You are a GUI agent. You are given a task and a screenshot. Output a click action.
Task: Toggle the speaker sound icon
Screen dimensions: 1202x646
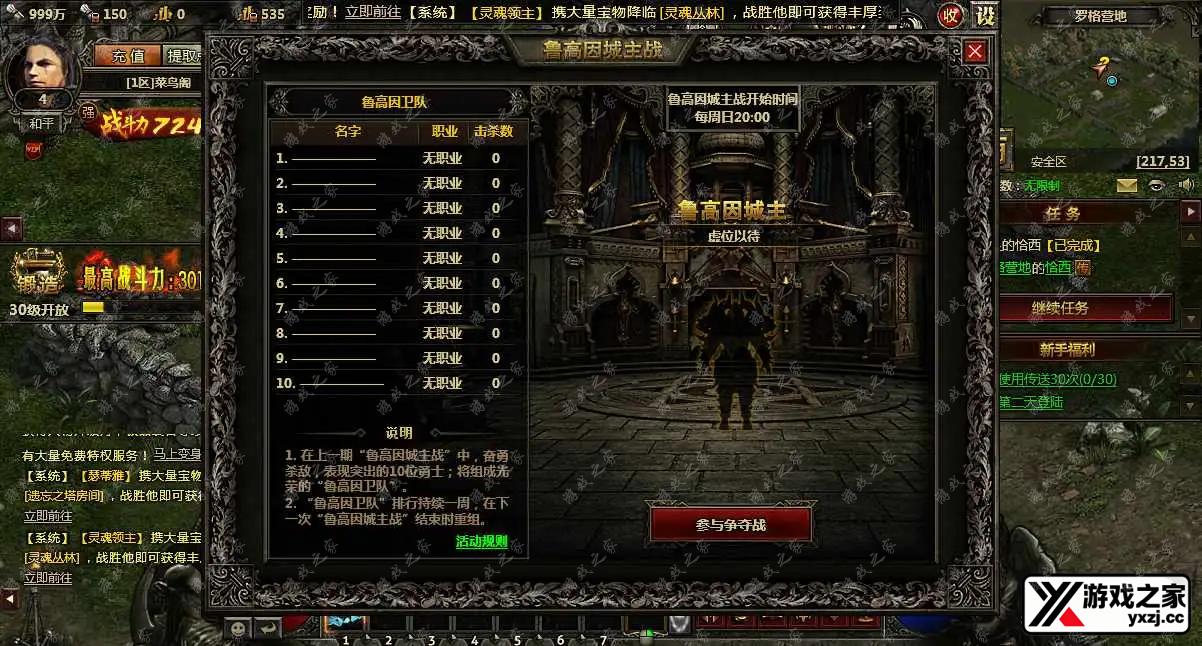pyautogui.click(x=1187, y=185)
